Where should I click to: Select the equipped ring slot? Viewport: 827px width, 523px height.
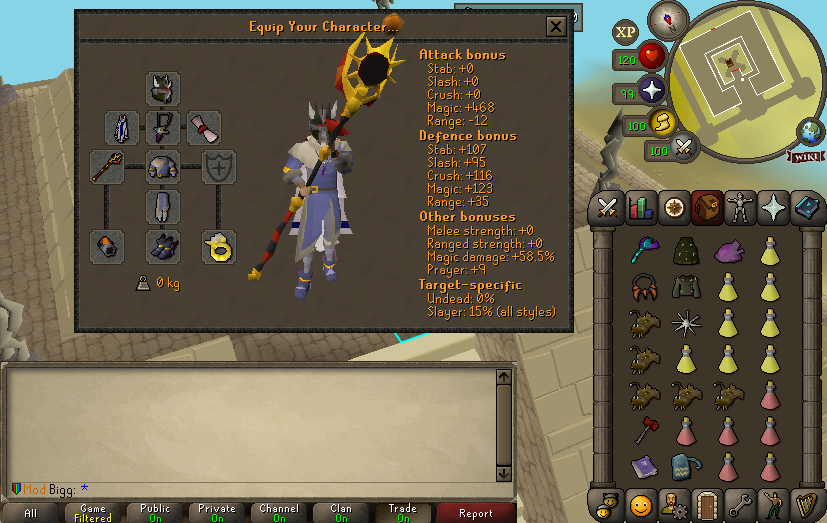click(x=219, y=246)
